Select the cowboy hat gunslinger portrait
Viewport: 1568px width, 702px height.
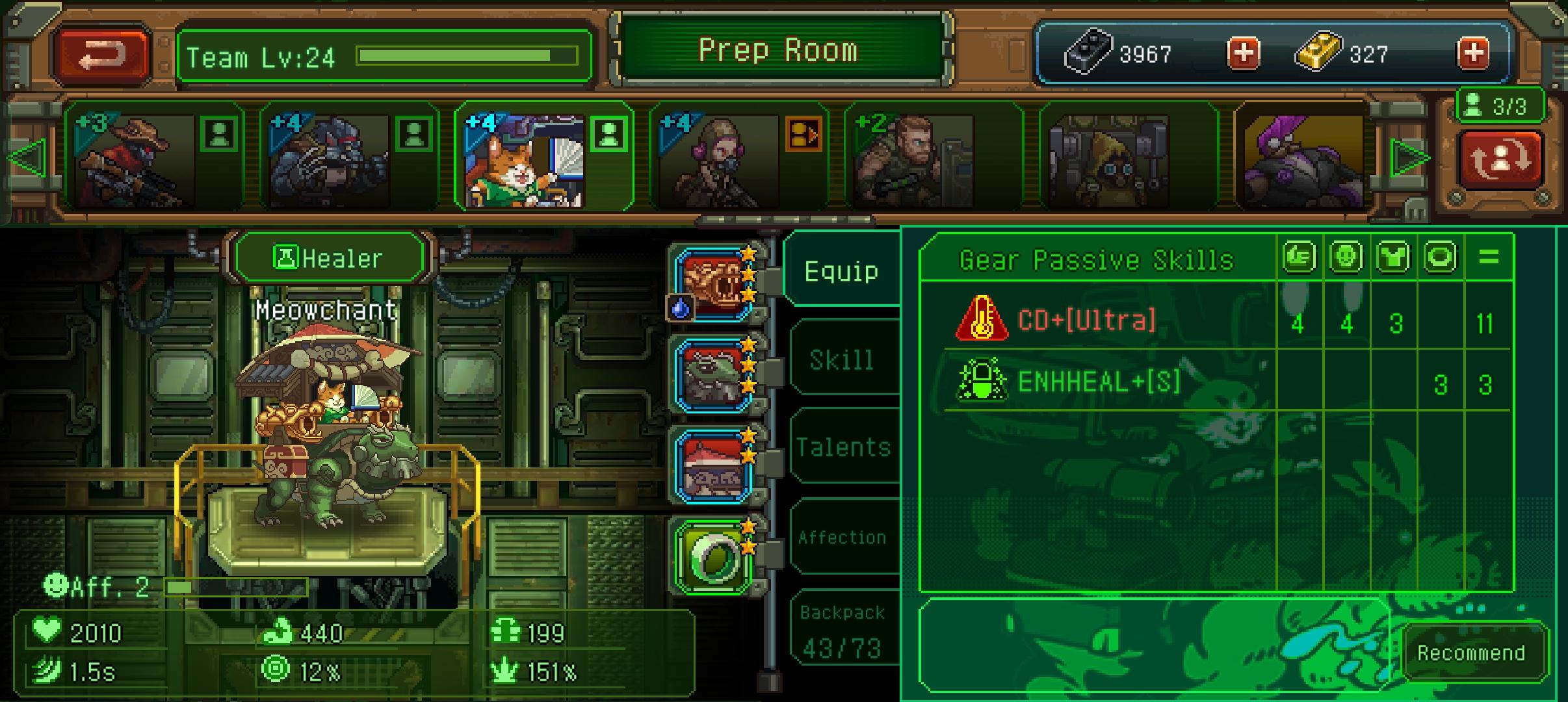pyautogui.click(x=135, y=159)
